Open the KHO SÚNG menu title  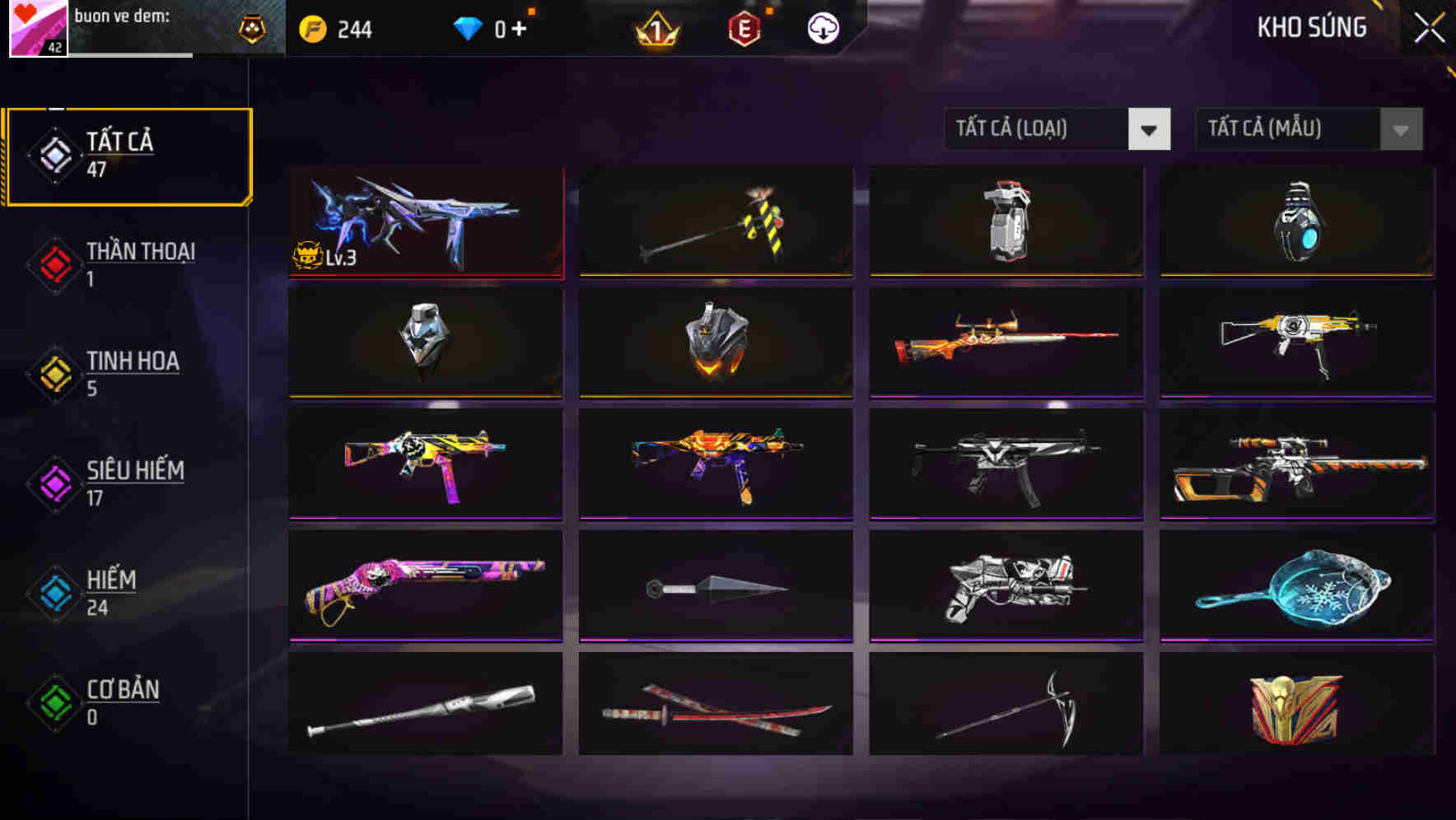click(x=1312, y=27)
